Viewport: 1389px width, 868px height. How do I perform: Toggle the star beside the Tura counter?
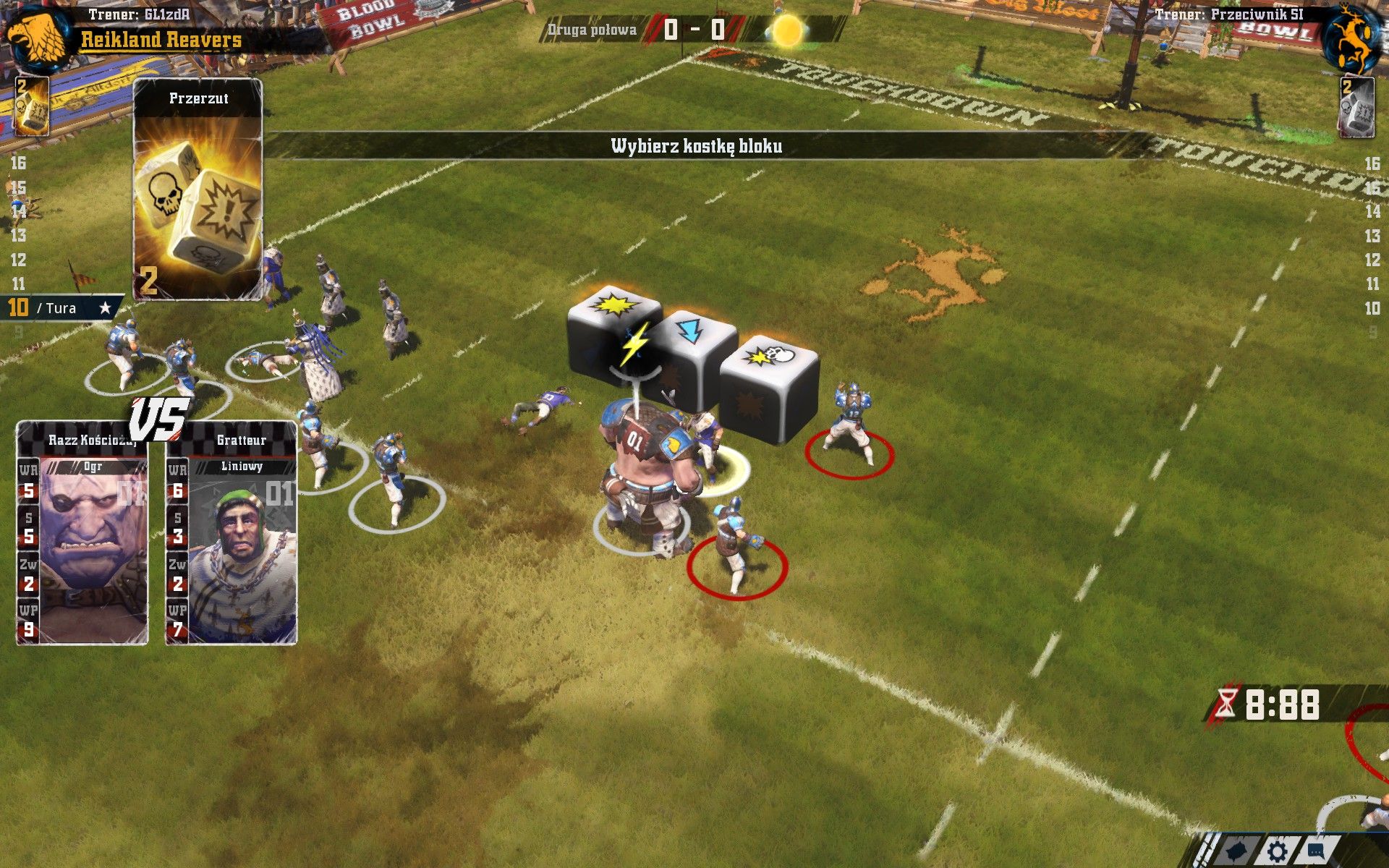pyautogui.click(x=106, y=307)
